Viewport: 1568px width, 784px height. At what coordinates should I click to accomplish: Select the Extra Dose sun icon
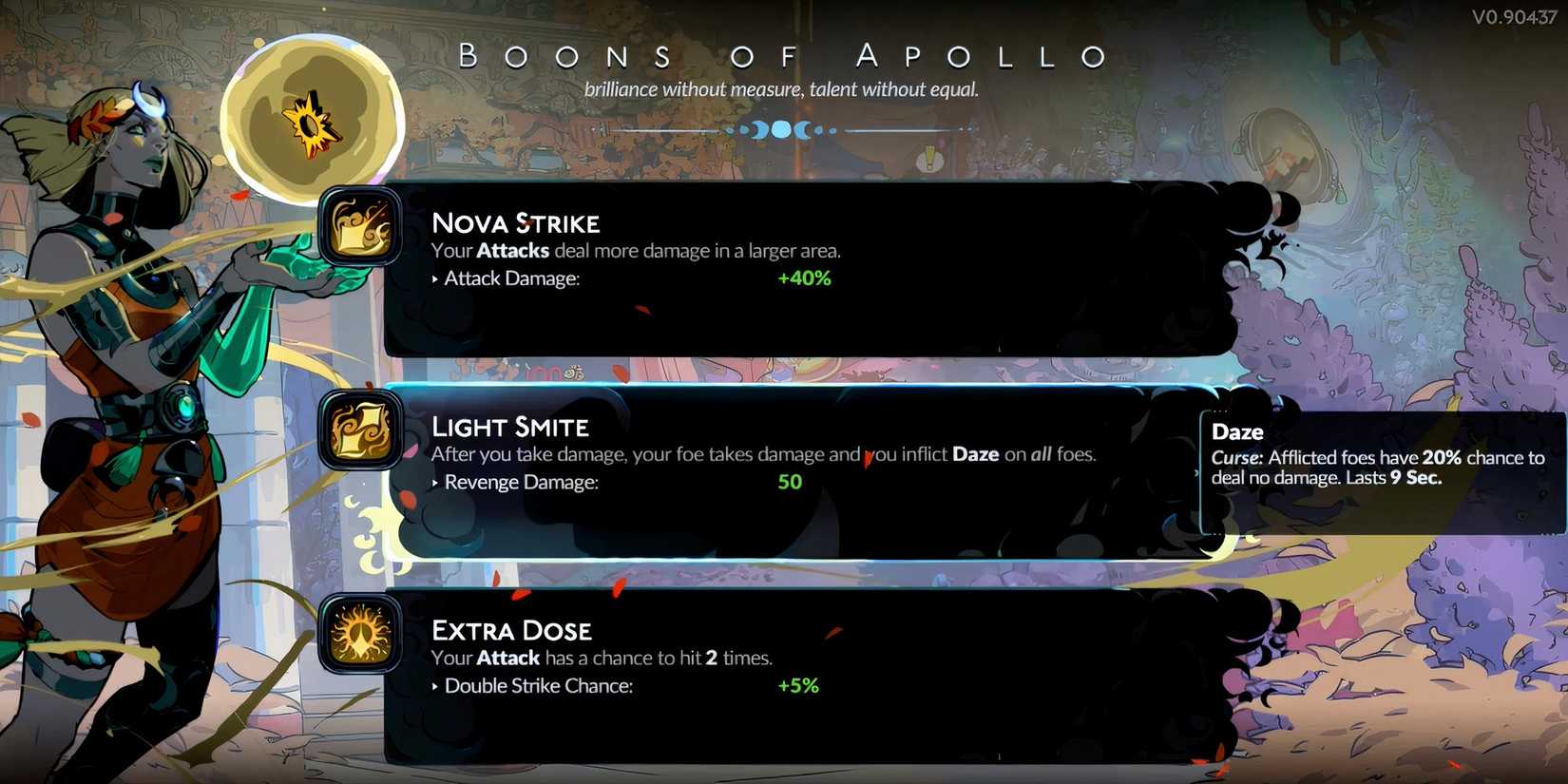tap(359, 637)
